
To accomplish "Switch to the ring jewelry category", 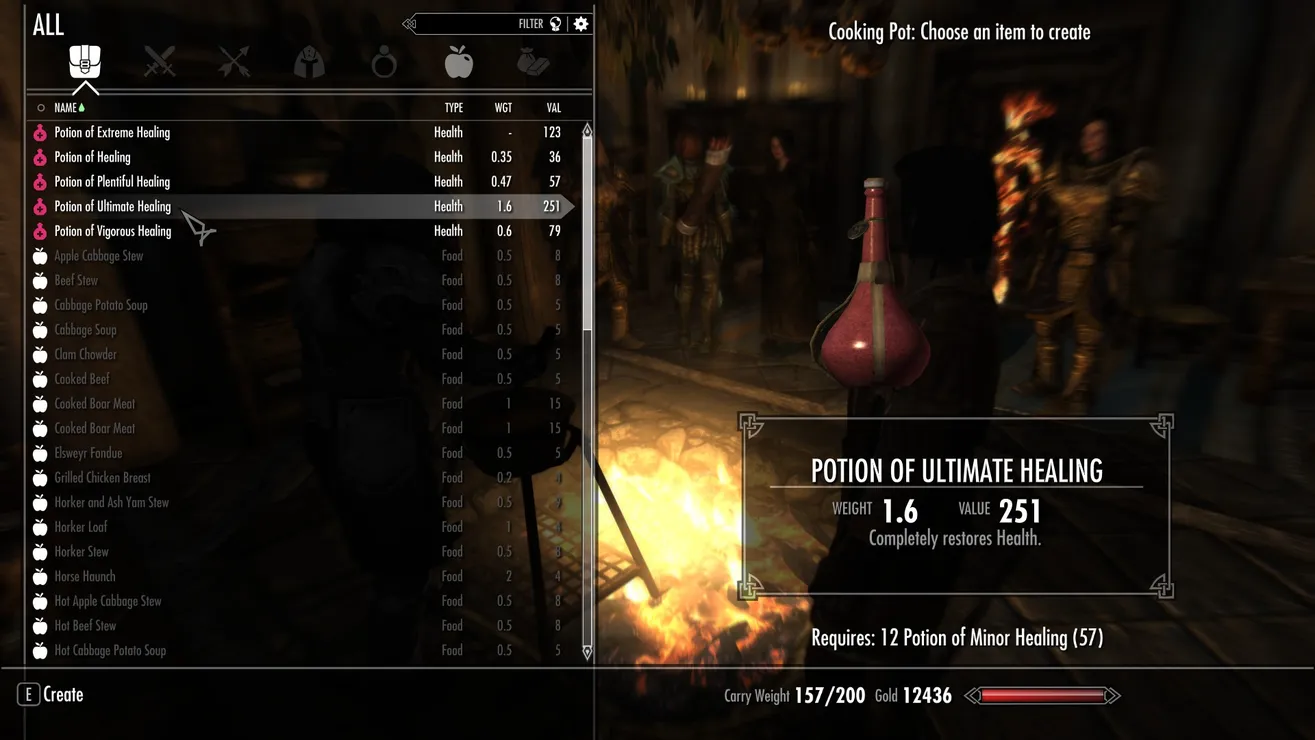I will [x=384, y=64].
